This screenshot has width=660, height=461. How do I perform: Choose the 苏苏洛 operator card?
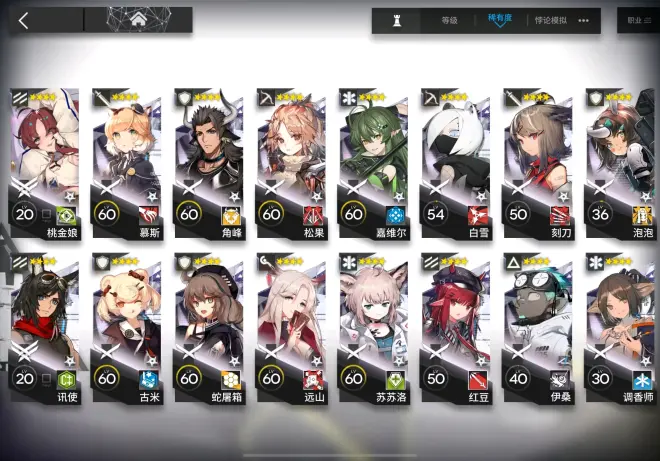point(373,320)
